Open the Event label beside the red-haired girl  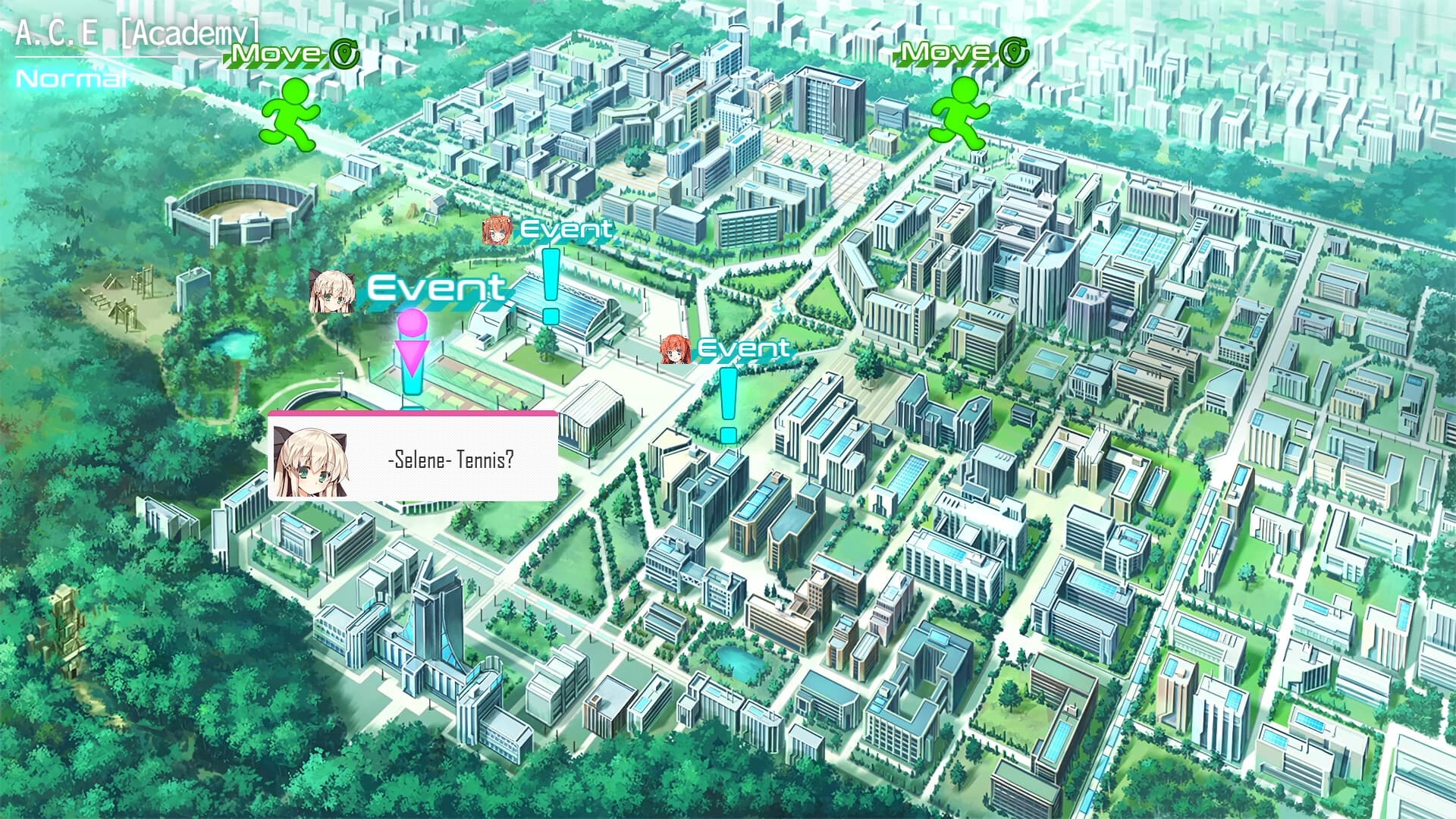(744, 349)
